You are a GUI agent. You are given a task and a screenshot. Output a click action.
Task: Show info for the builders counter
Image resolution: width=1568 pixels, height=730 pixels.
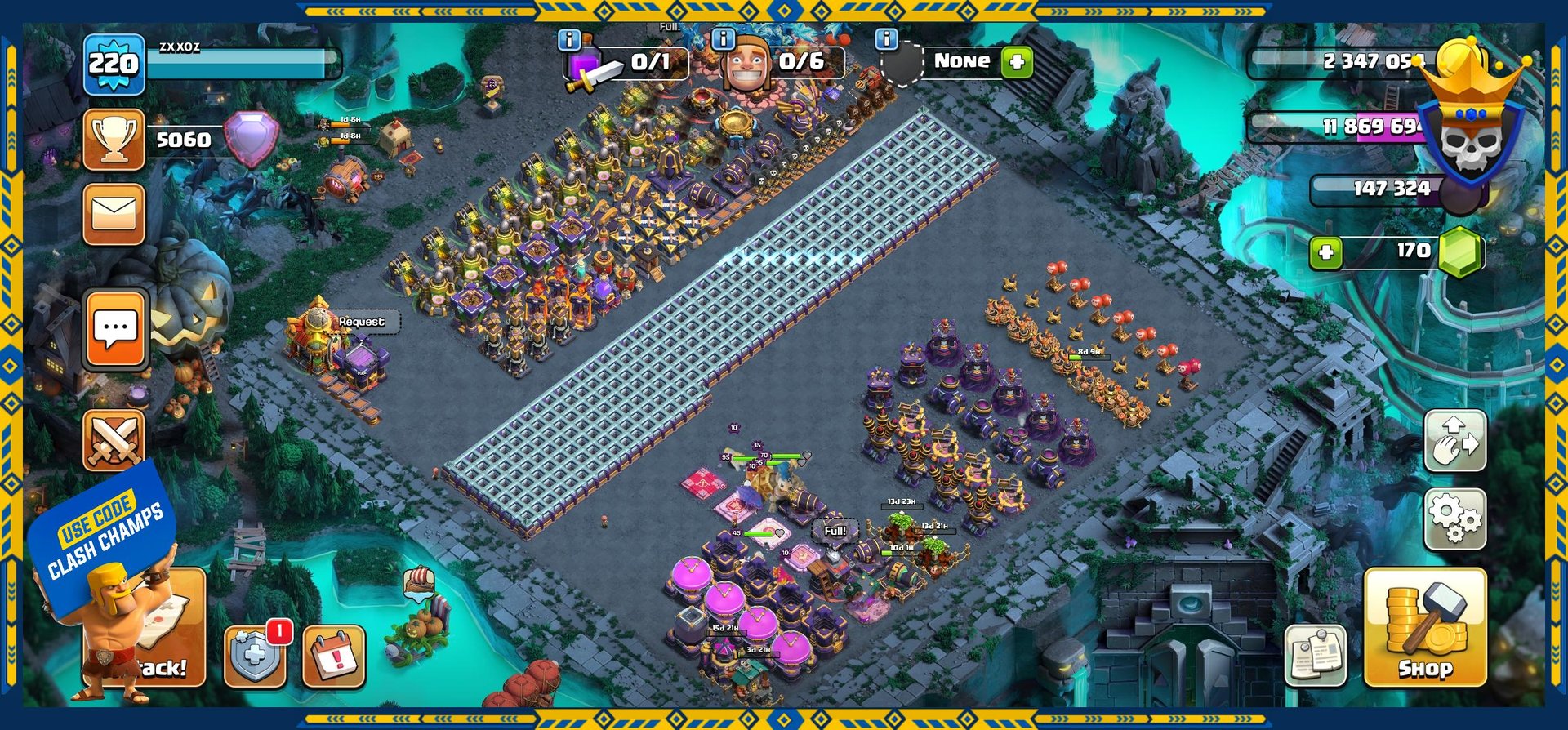[723, 39]
